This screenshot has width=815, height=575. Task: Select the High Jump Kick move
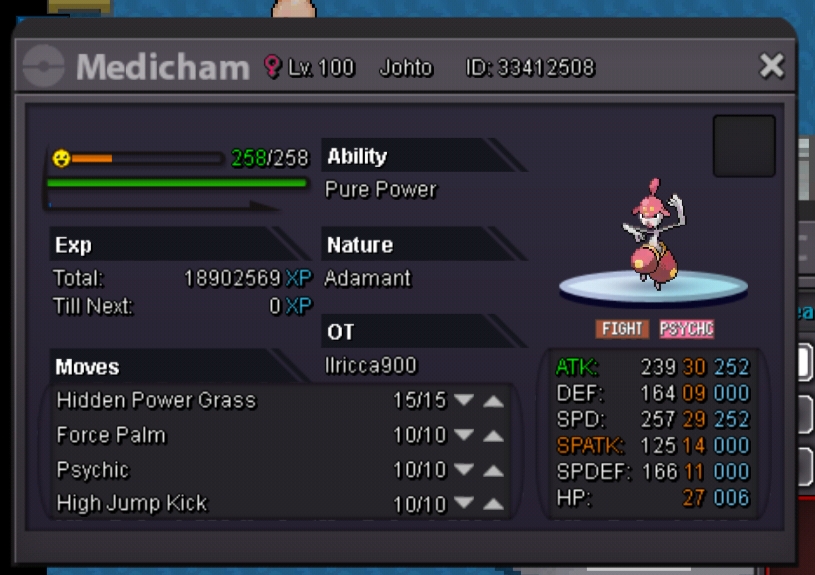click(132, 503)
